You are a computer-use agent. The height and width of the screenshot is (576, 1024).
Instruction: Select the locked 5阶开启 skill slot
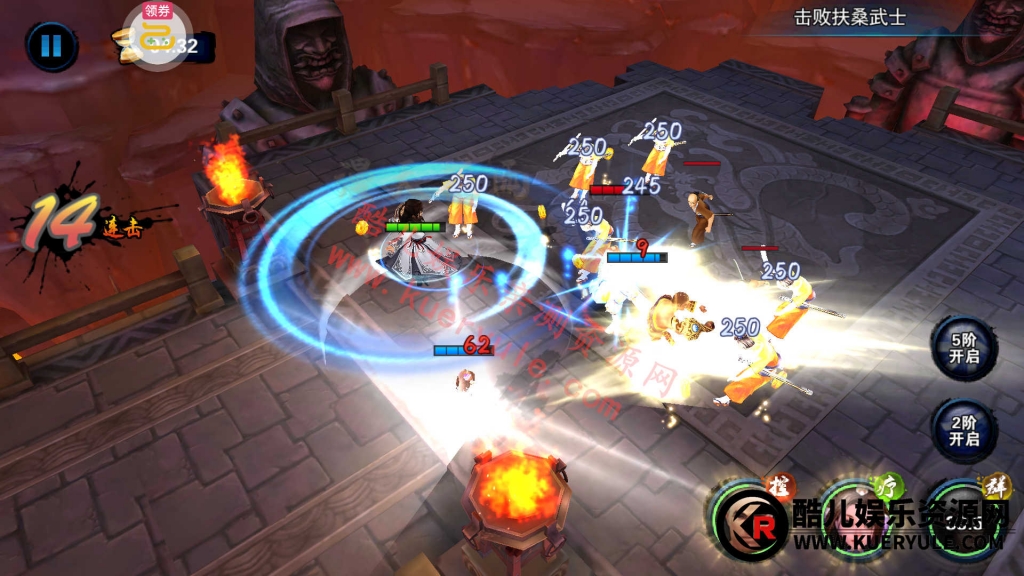pyautogui.click(x=963, y=347)
